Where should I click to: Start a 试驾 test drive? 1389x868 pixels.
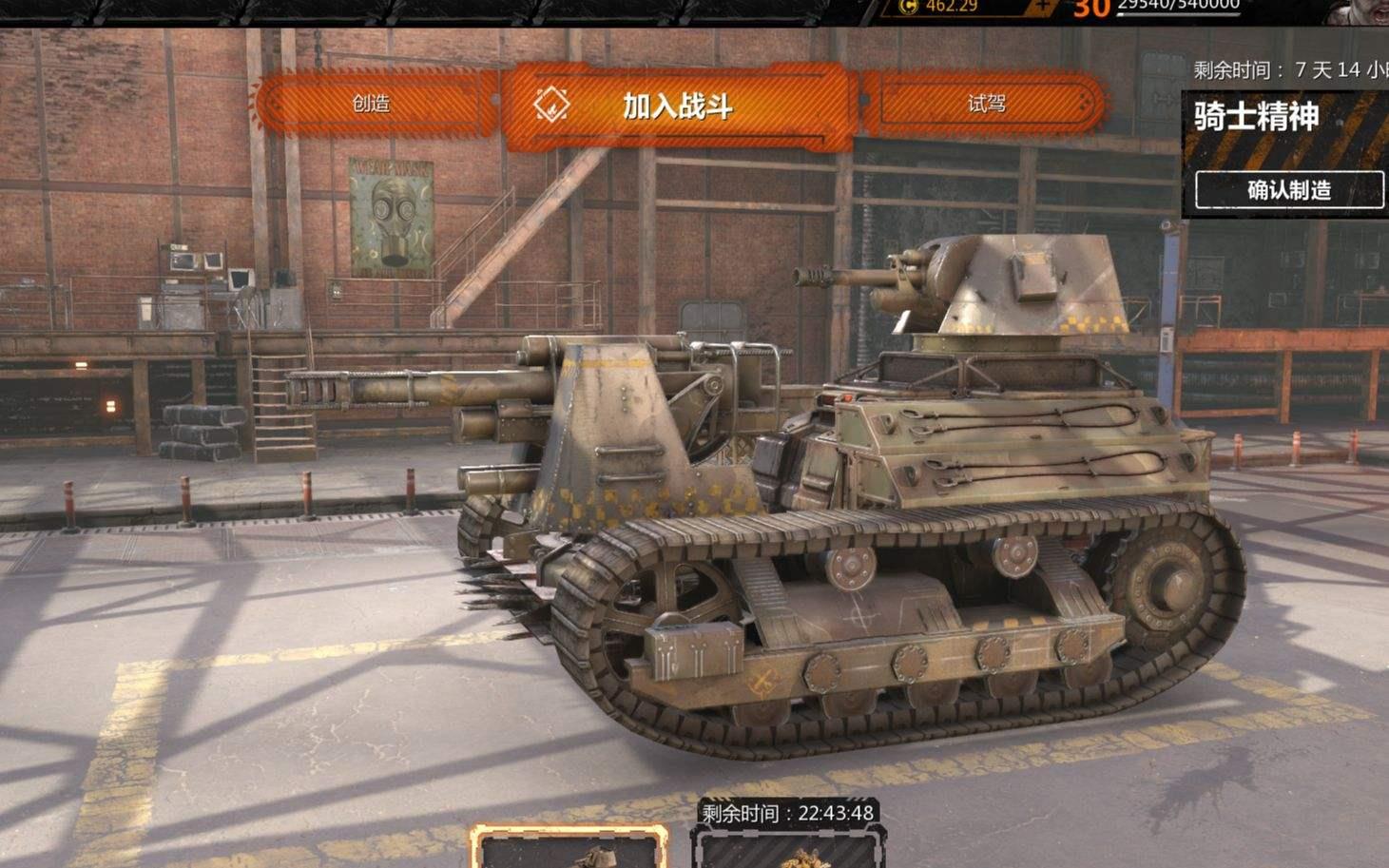986,104
